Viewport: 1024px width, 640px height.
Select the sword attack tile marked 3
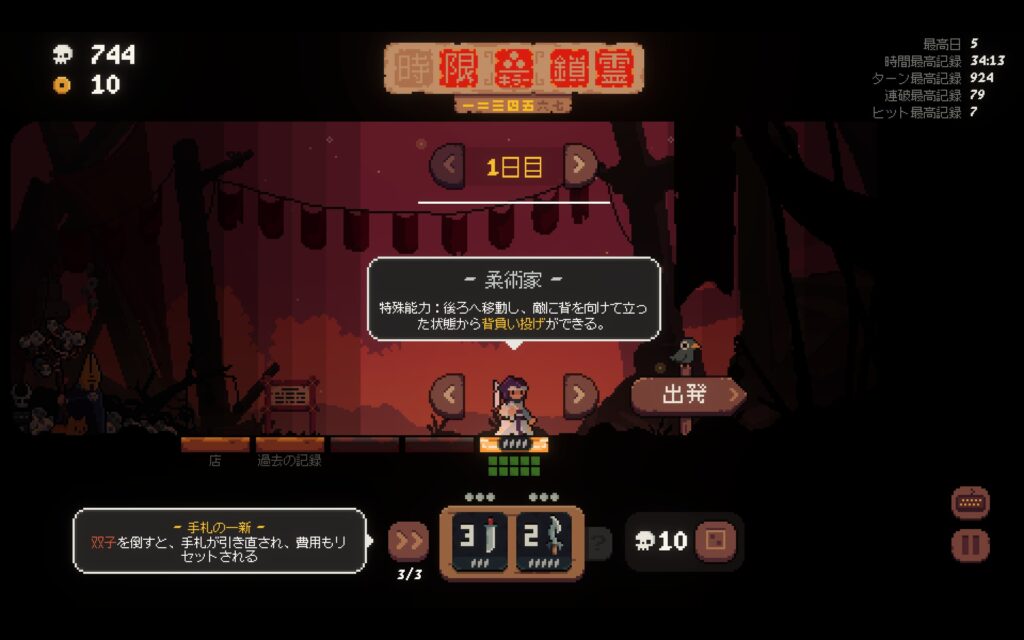click(x=479, y=541)
